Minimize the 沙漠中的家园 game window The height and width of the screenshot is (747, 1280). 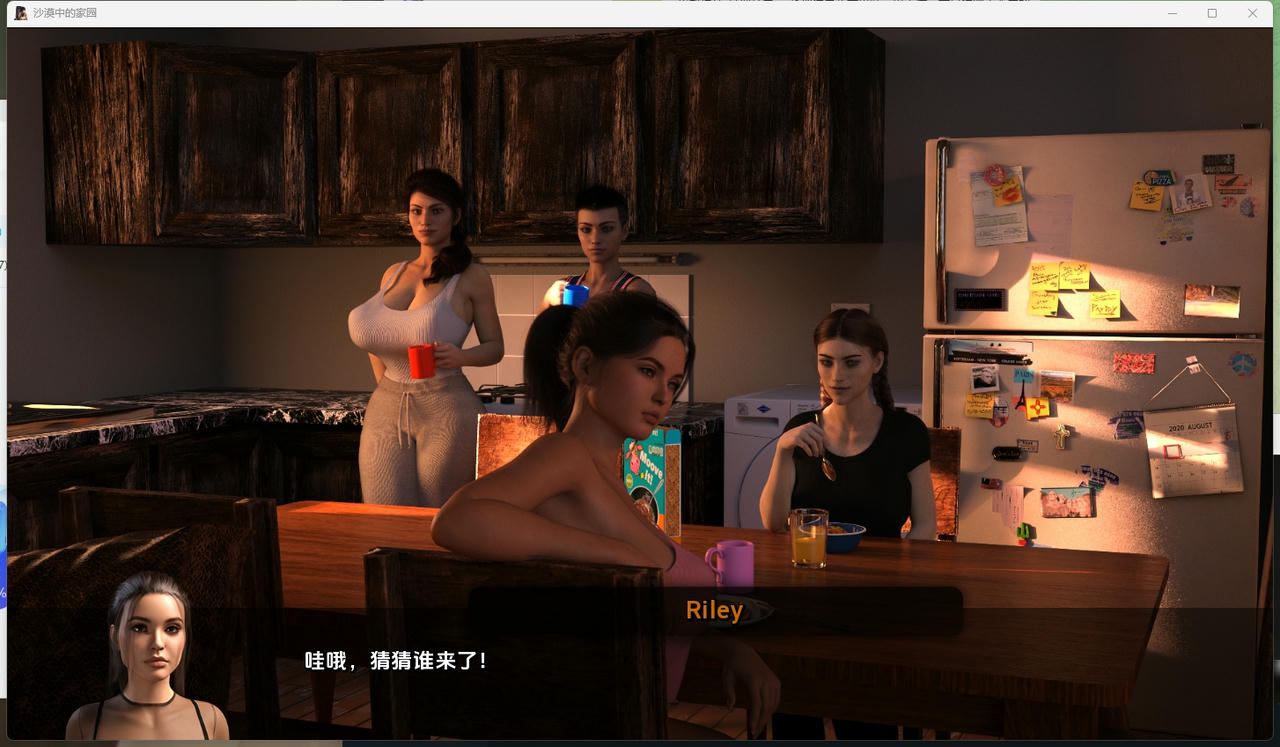coord(1172,13)
